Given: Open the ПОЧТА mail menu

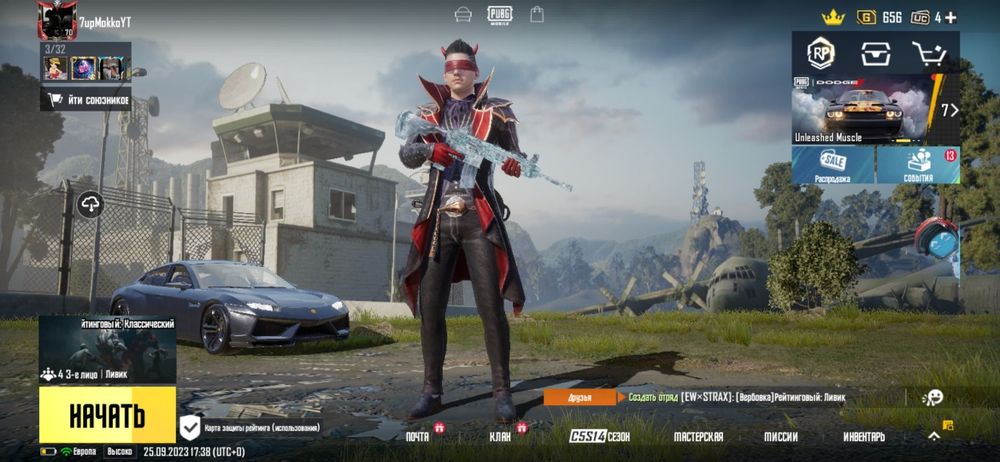Looking at the screenshot, I should click(417, 437).
